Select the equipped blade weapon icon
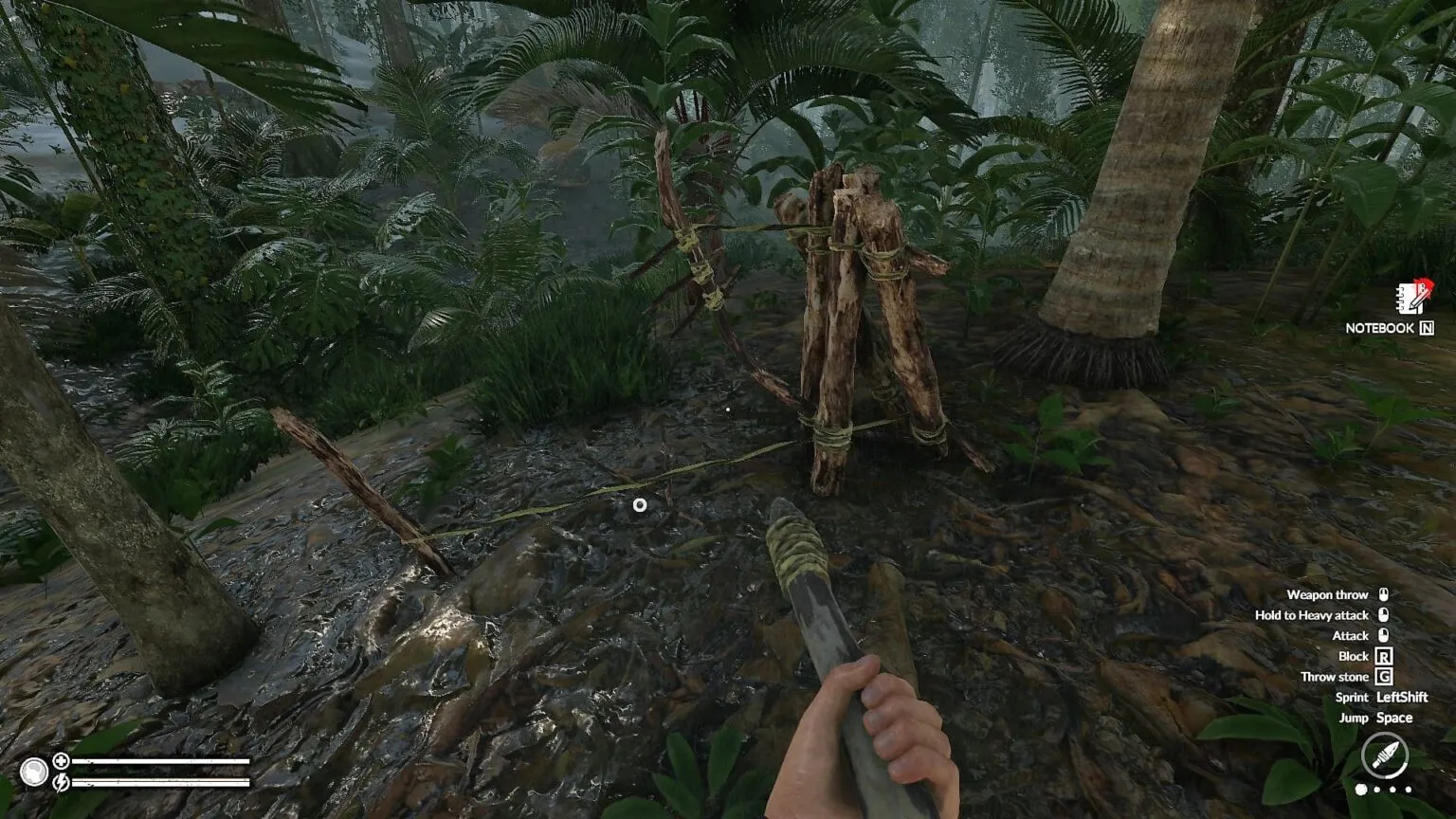This screenshot has height=819, width=1456. [1384, 756]
